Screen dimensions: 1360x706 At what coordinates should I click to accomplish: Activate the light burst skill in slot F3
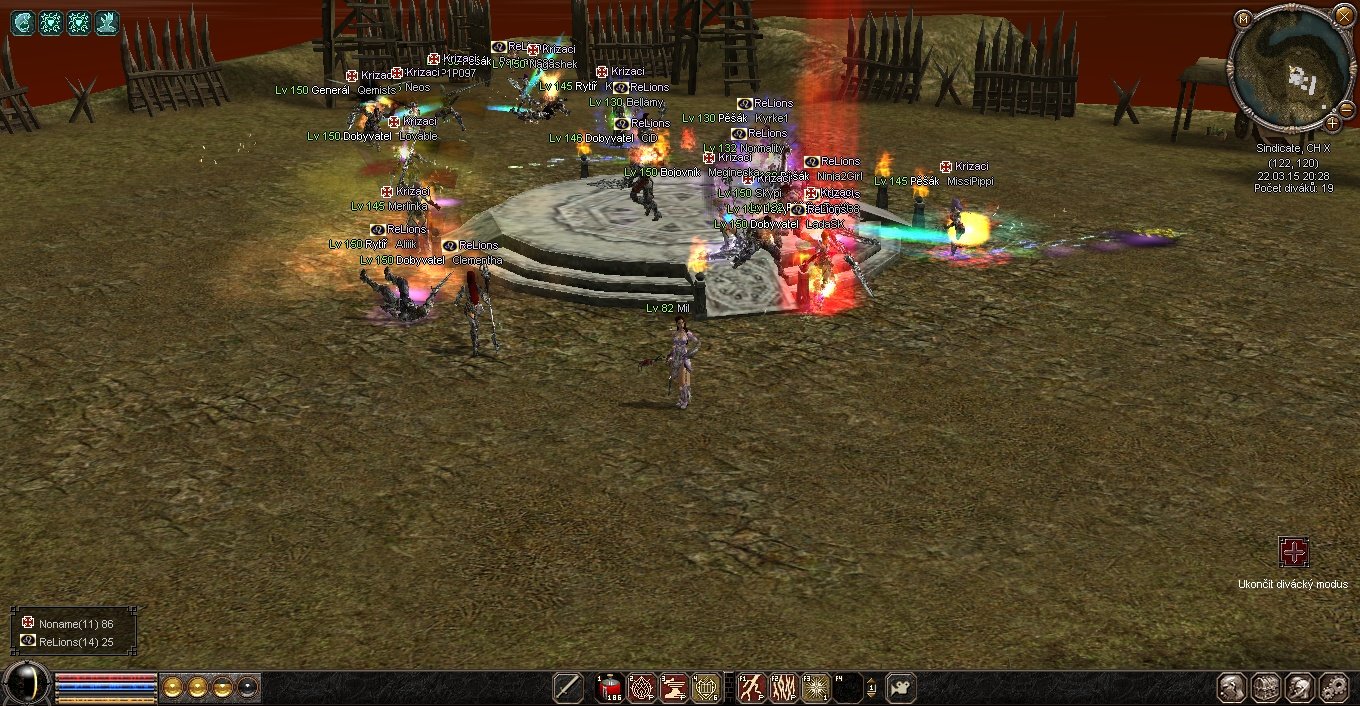click(x=815, y=688)
